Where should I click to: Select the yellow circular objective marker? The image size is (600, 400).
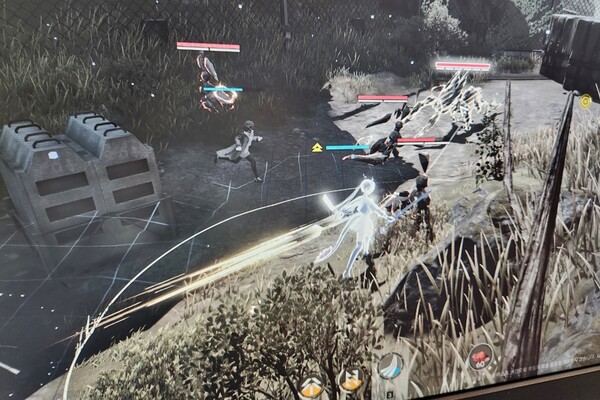point(585,101)
